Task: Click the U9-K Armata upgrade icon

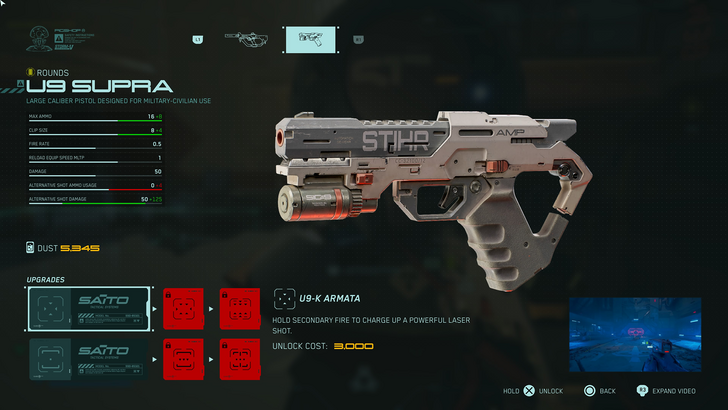Action: tap(283, 298)
